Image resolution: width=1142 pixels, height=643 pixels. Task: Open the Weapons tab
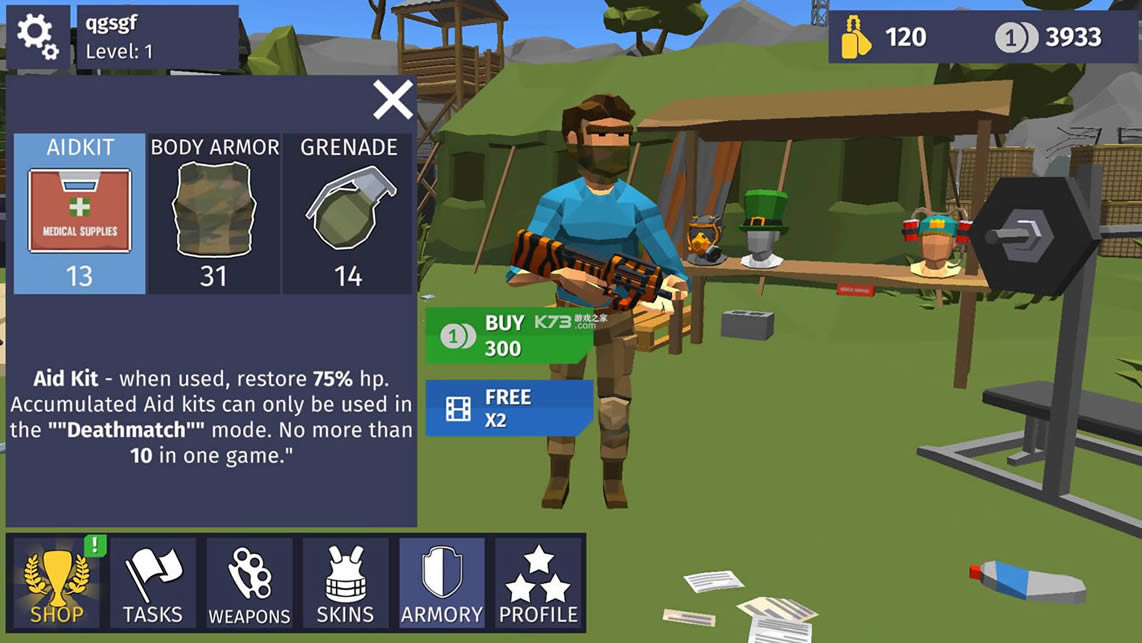point(249,584)
